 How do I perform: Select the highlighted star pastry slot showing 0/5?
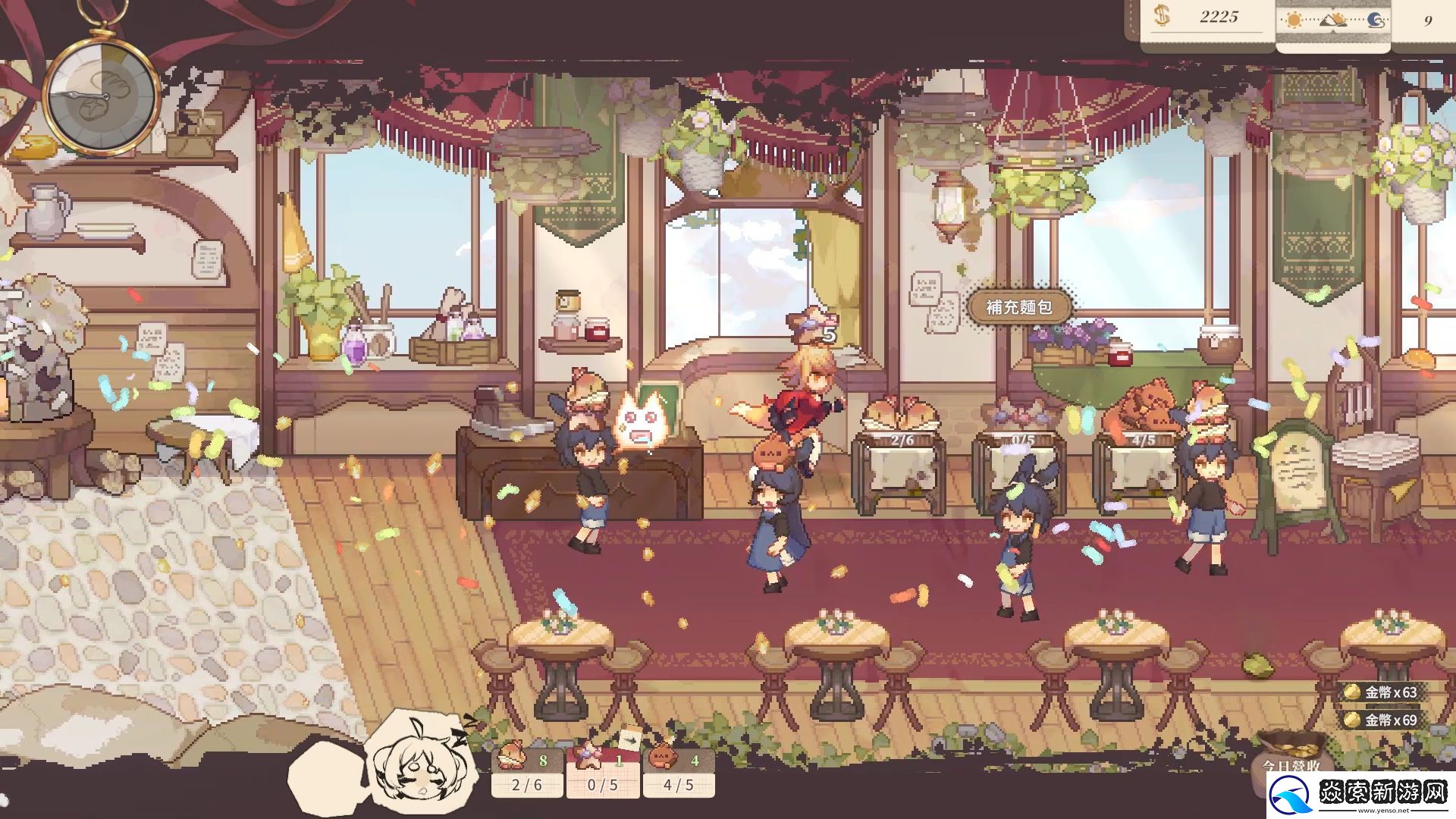pyautogui.click(x=603, y=770)
